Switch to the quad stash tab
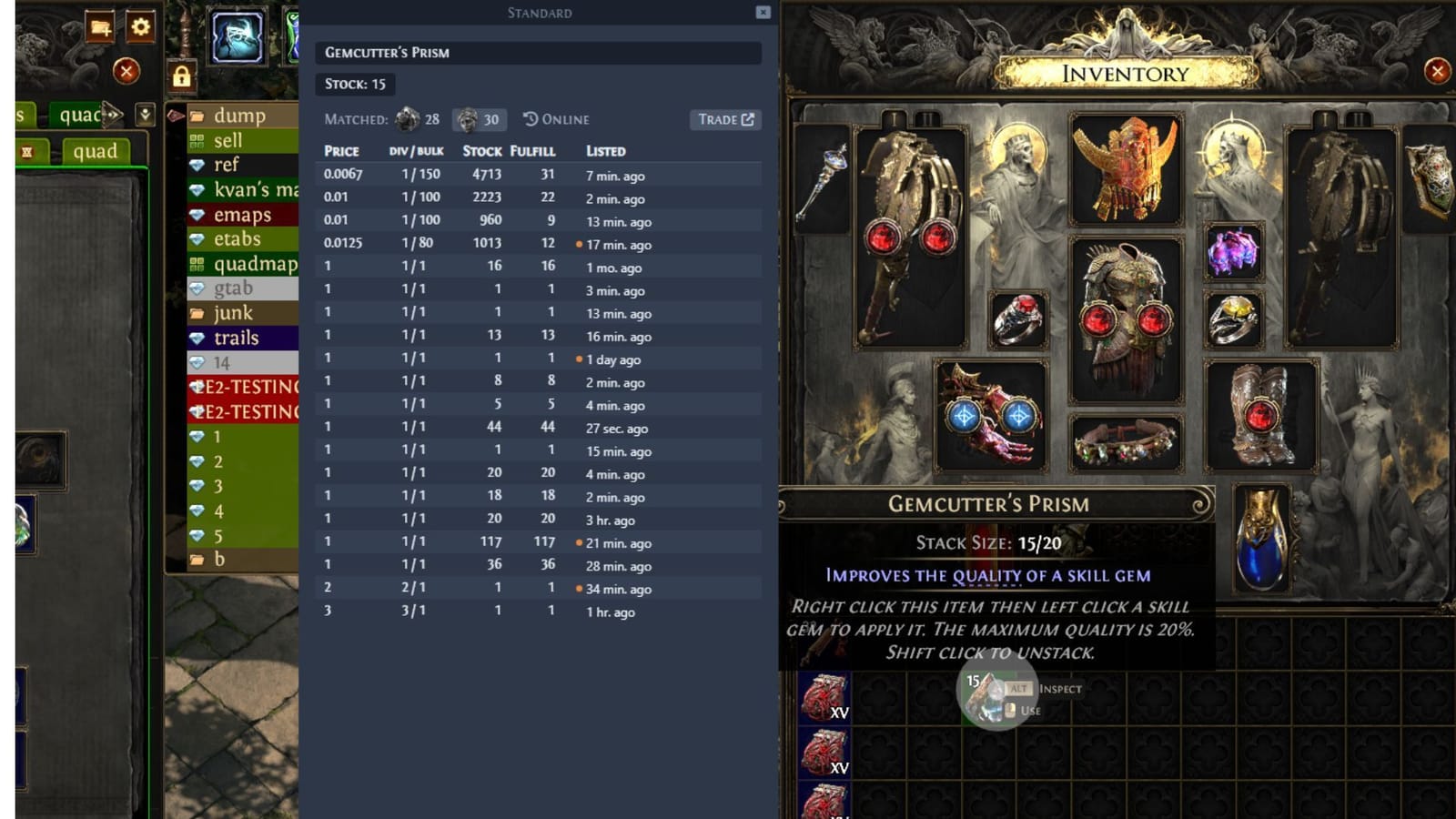The height and width of the screenshot is (819, 1456). [x=96, y=152]
